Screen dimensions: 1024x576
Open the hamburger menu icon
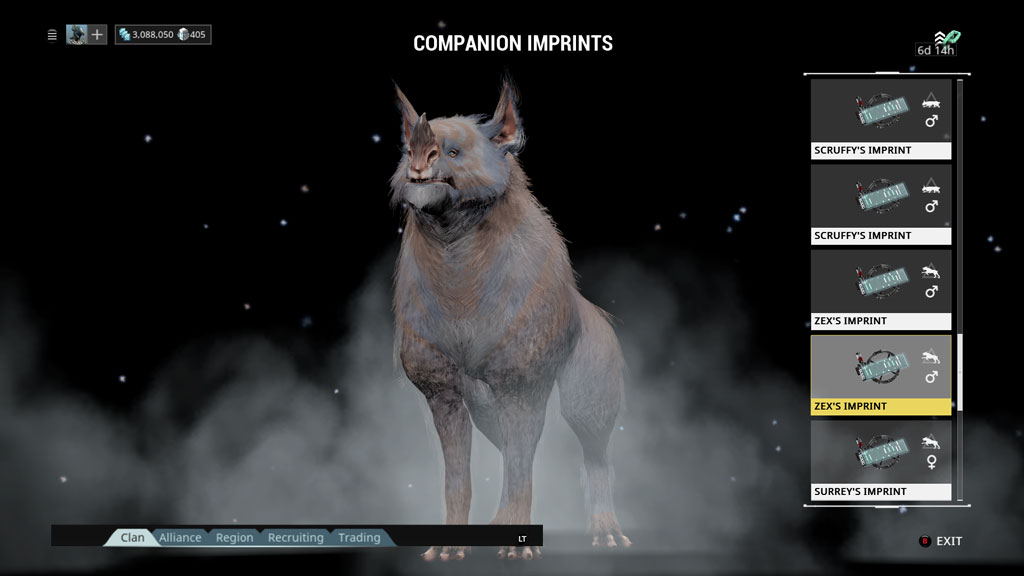[52, 35]
